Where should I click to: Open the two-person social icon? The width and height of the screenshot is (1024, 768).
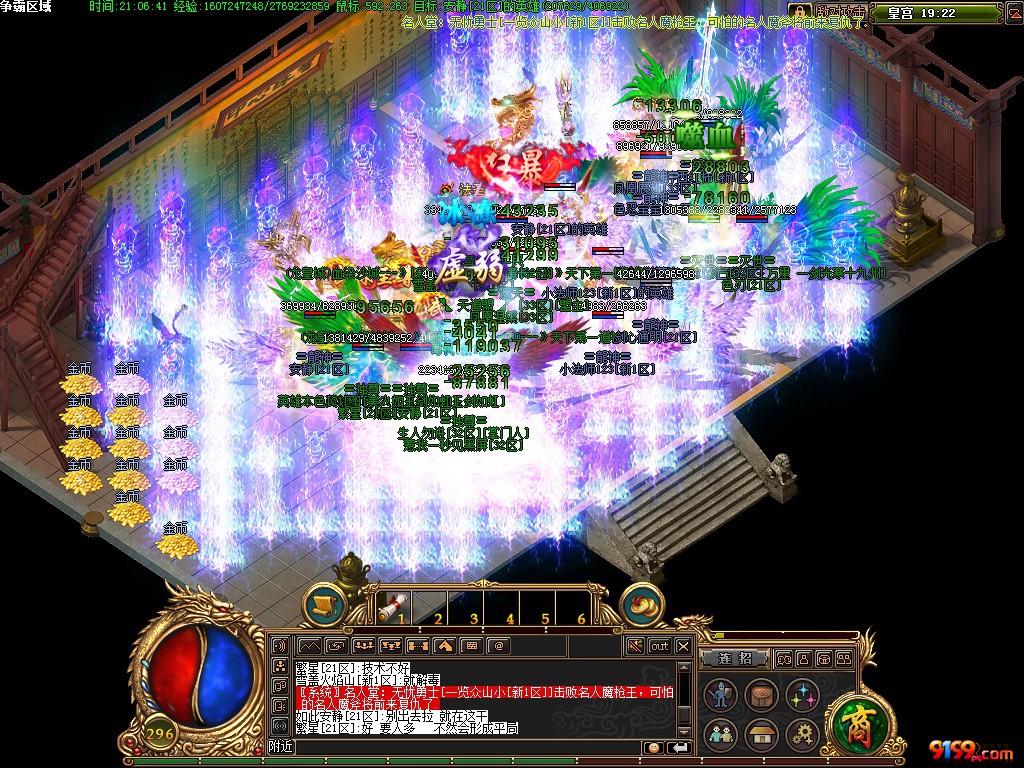coord(721,735)
